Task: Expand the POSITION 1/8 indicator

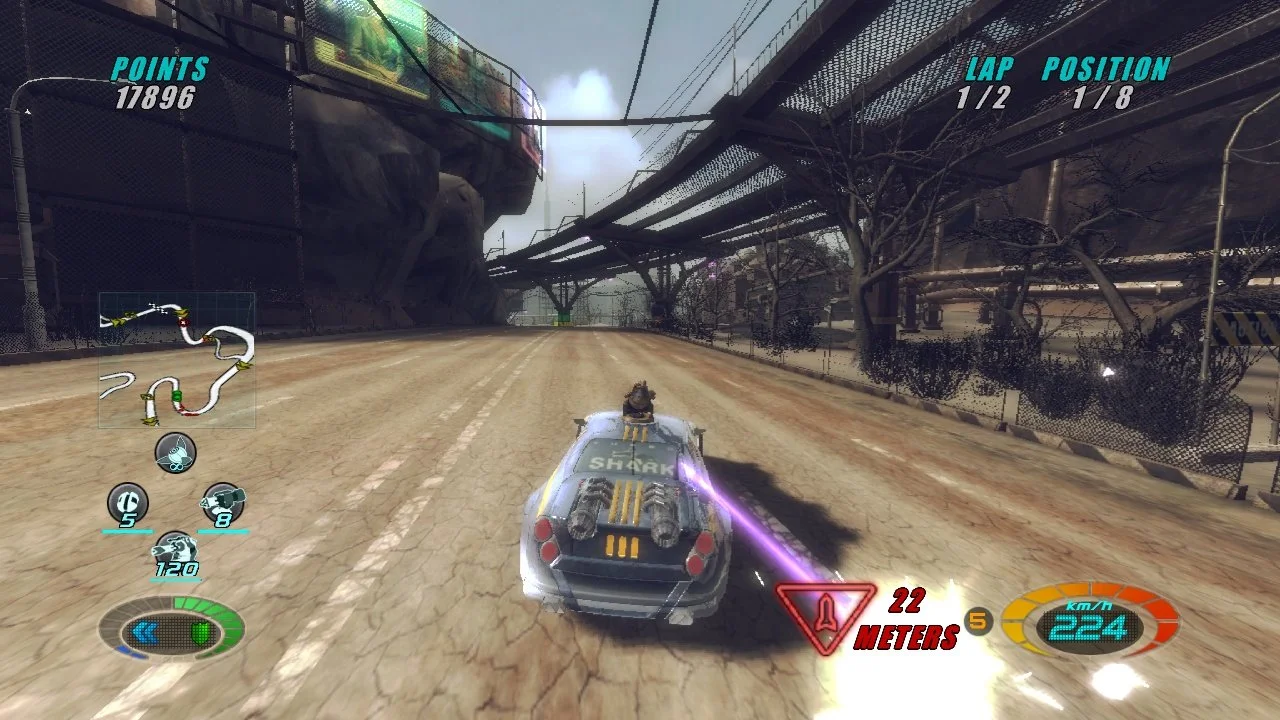Action: pyautogui.click(x=1103, y=97)
